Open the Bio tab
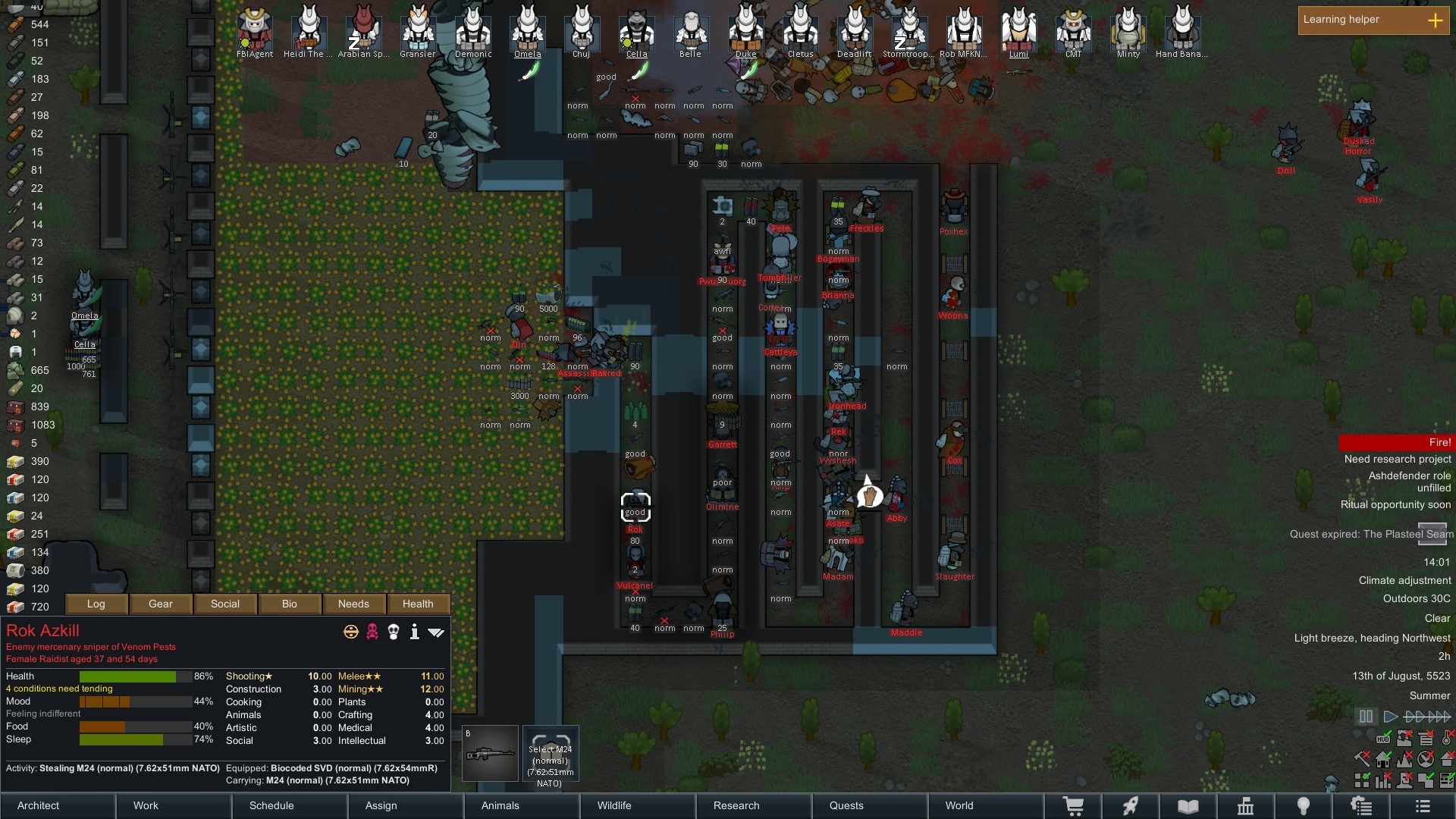Screen dimensions: 1456x819 click(x=290, y=604)
